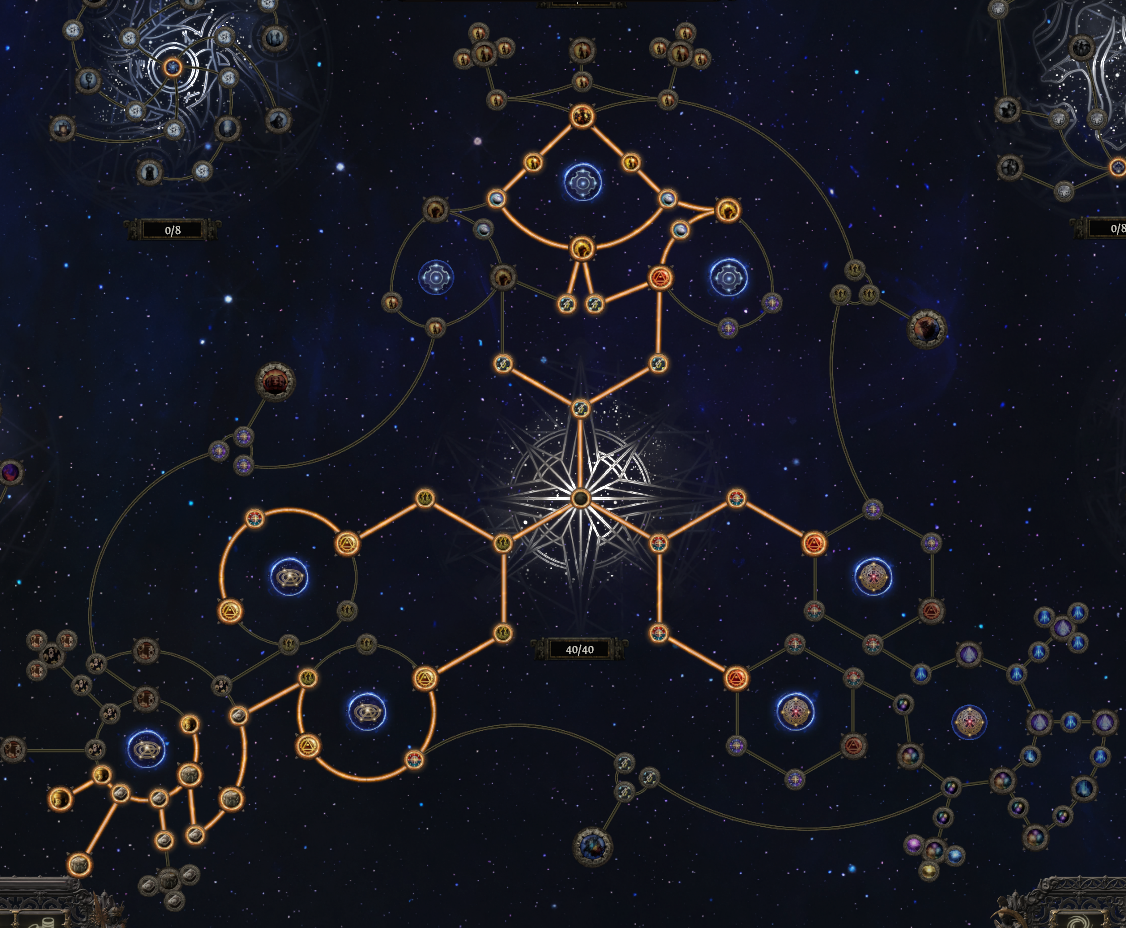Click the purple crystal node ringed by three blue crystals
Image resolution: width=1126 pixels, height=928 pixels.
(1062, 629)
